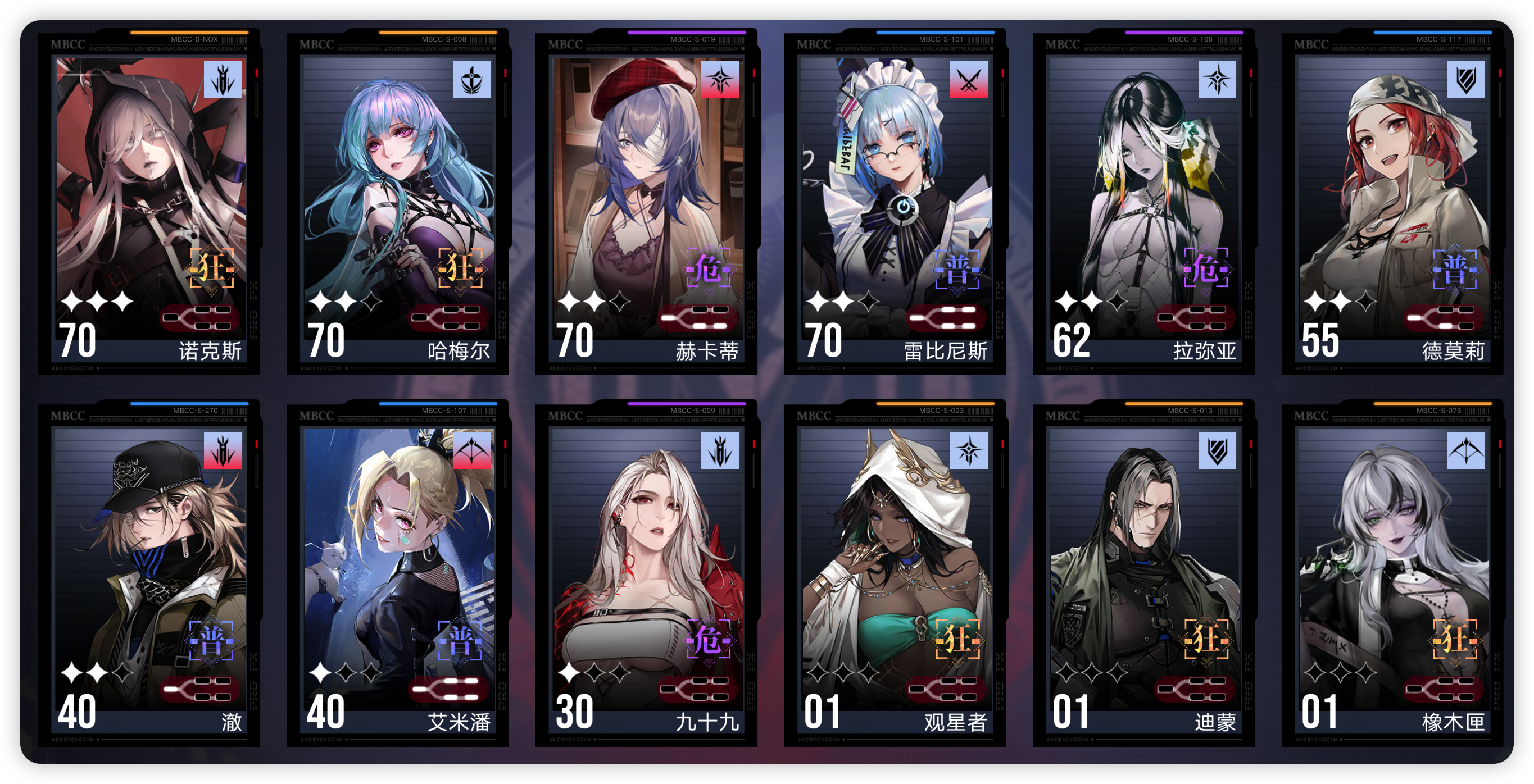1534x784 pixels.
Task: Select the class emblem icon on 诺克斯's card
Action: point(221,80)
